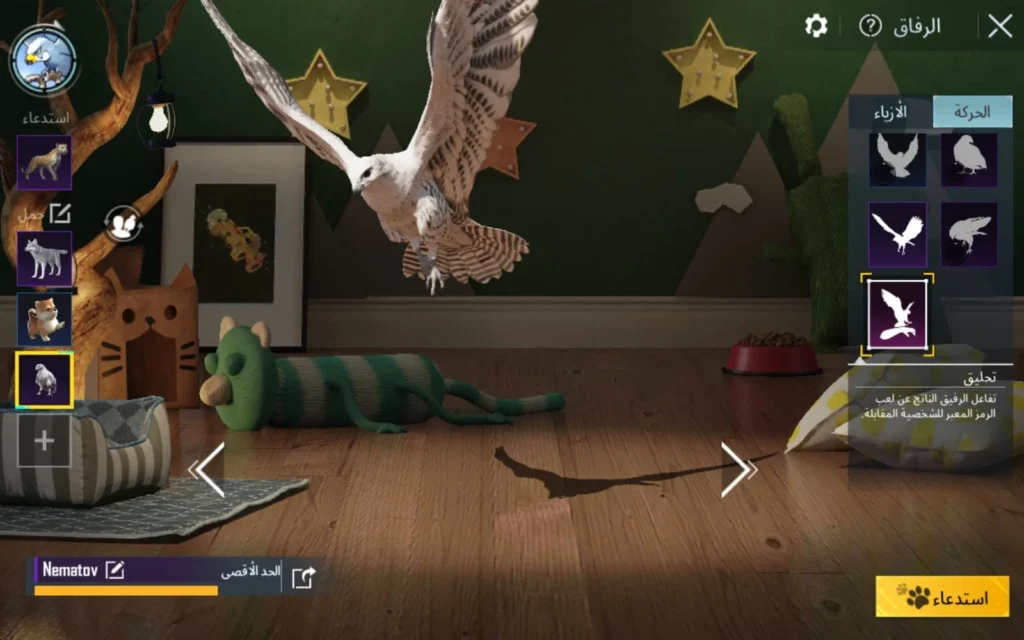Select the diving falcon action
Image resolution: width=1024 pixels, height=640 pixels.
coord(897,234)
